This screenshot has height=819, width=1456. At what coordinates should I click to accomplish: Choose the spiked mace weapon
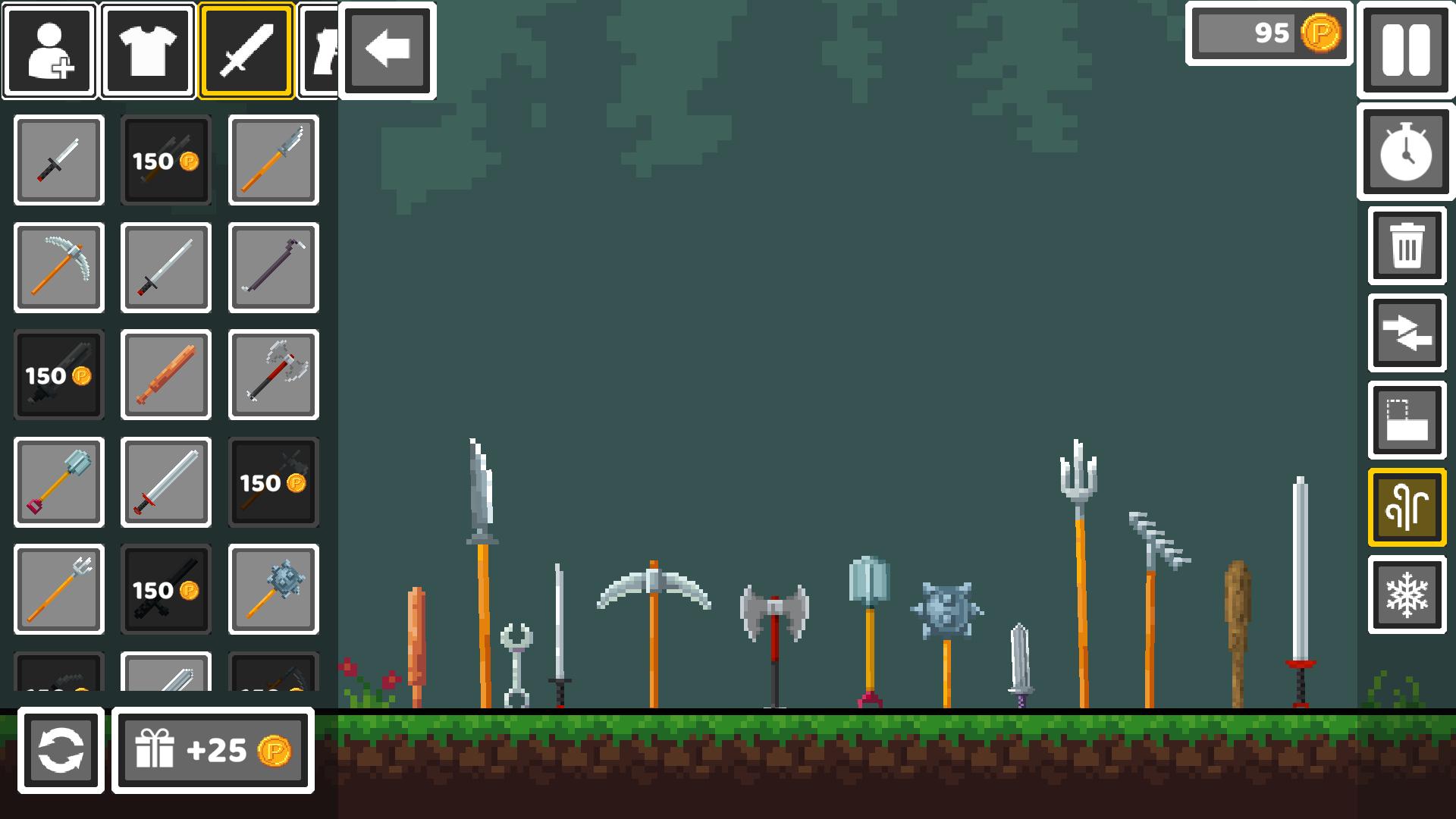point(273,590)
